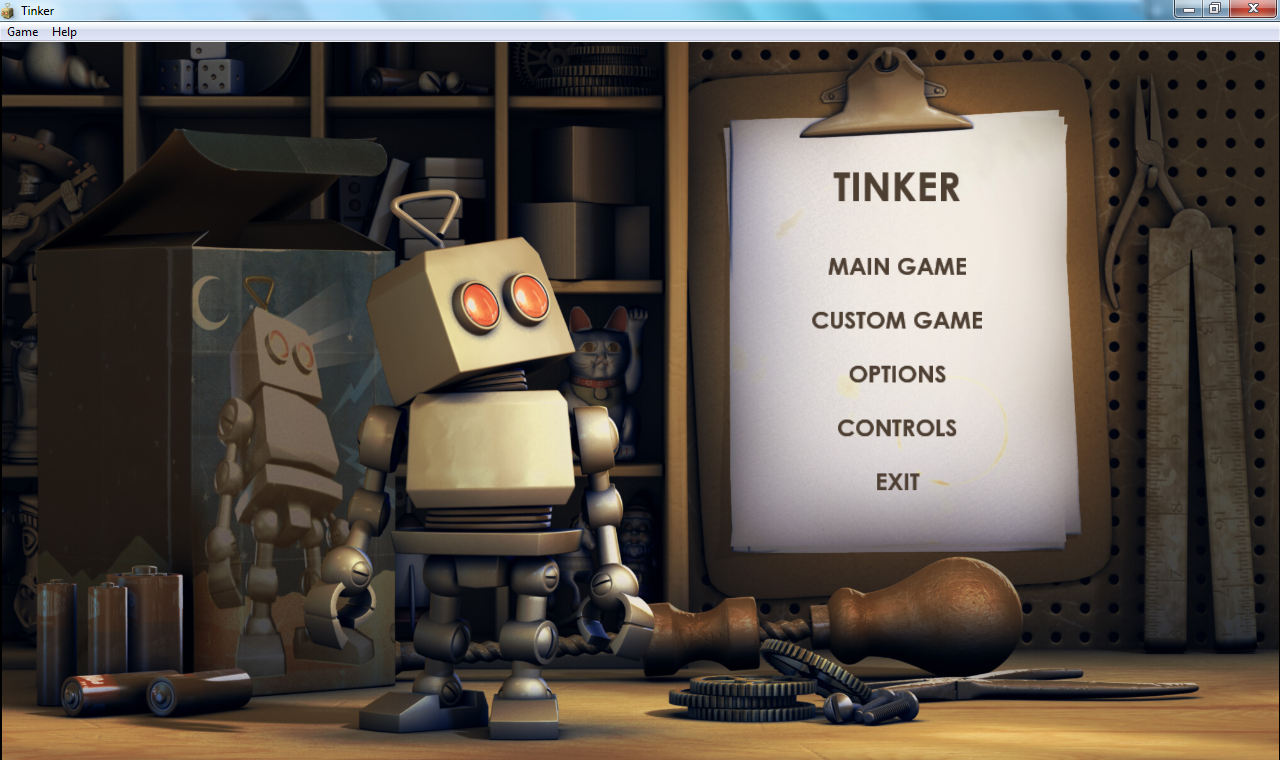Show the Controls screen
Screen dimensions: 1280x760
pos(897,428)
